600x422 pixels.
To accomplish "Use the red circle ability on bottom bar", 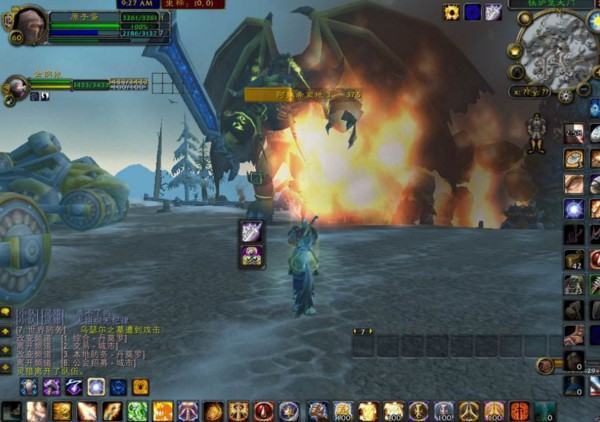I will (264, 411).
